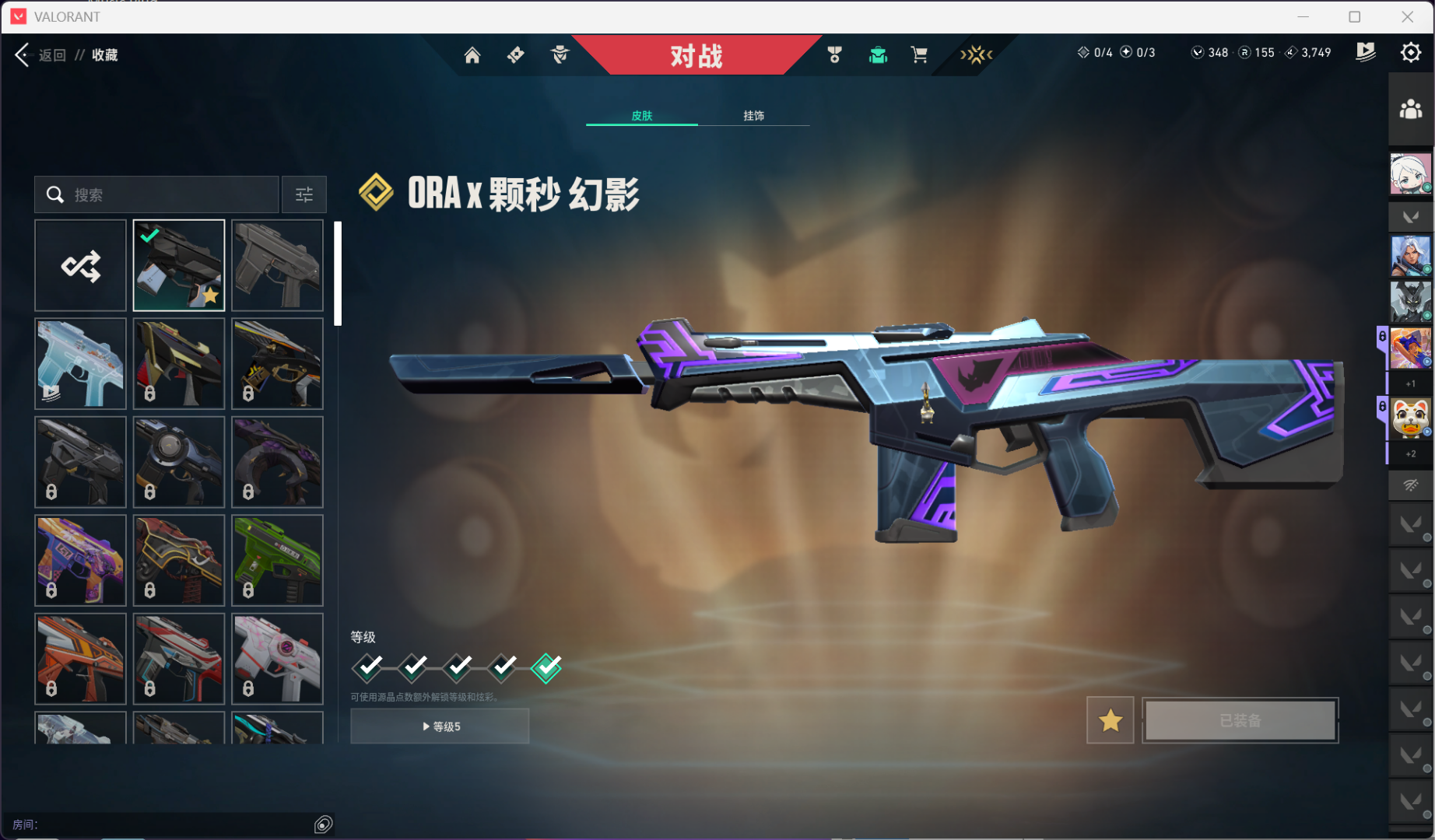Select the highlighted fifth level checkmark
The image size is (1435, 840).
point(546,667)
